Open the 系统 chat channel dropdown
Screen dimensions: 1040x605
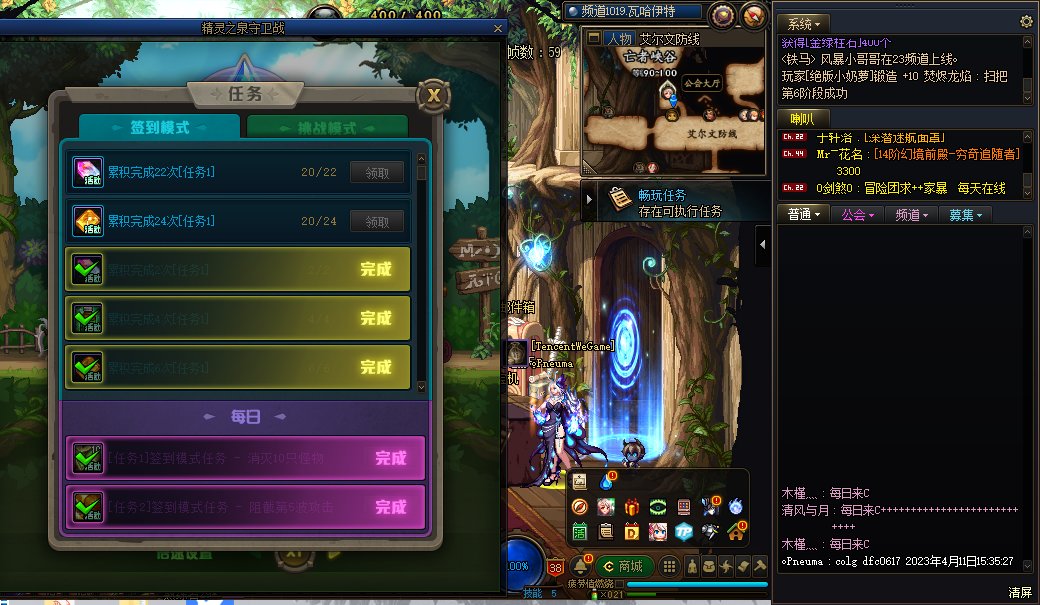[804, 23]
